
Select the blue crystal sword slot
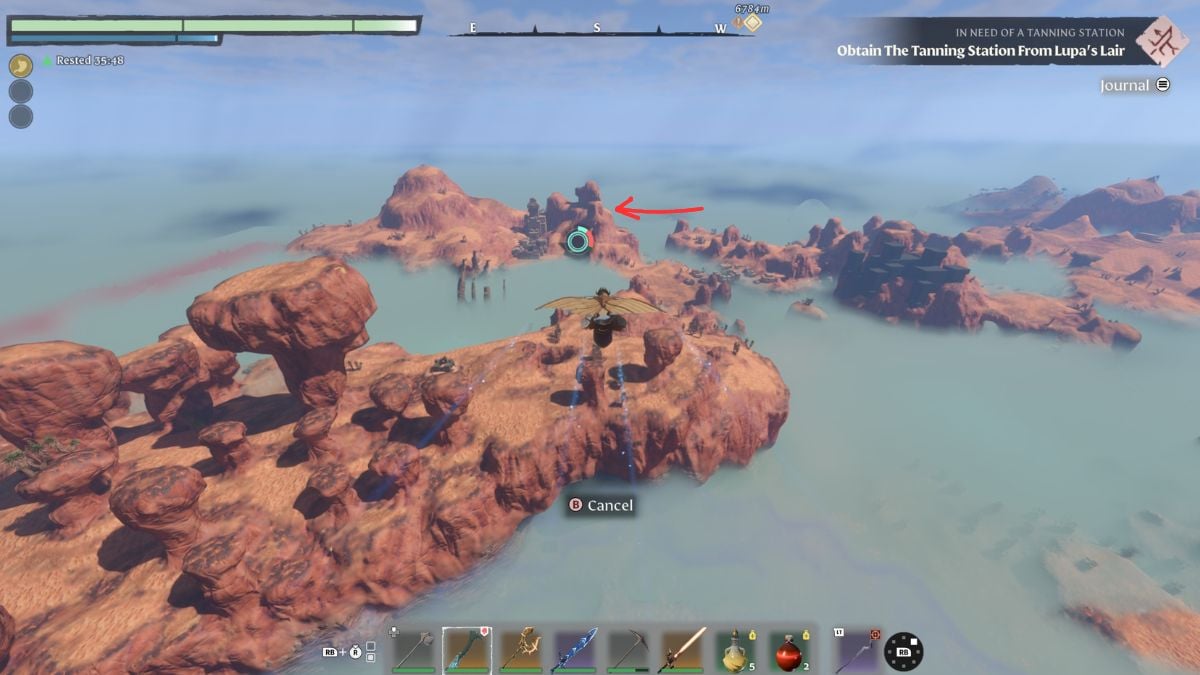coord(576,650)
